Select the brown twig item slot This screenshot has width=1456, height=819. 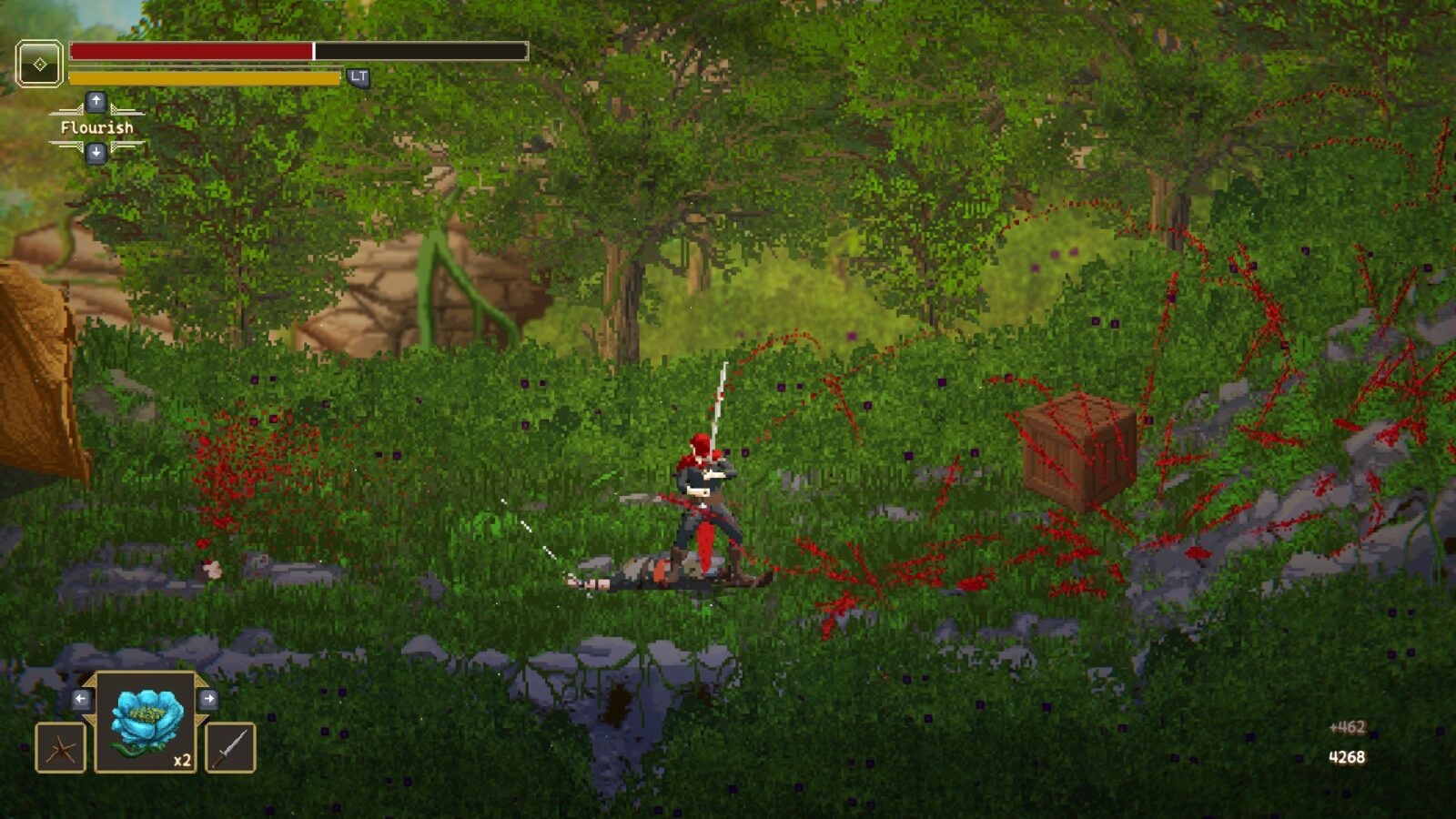[61, 747]
